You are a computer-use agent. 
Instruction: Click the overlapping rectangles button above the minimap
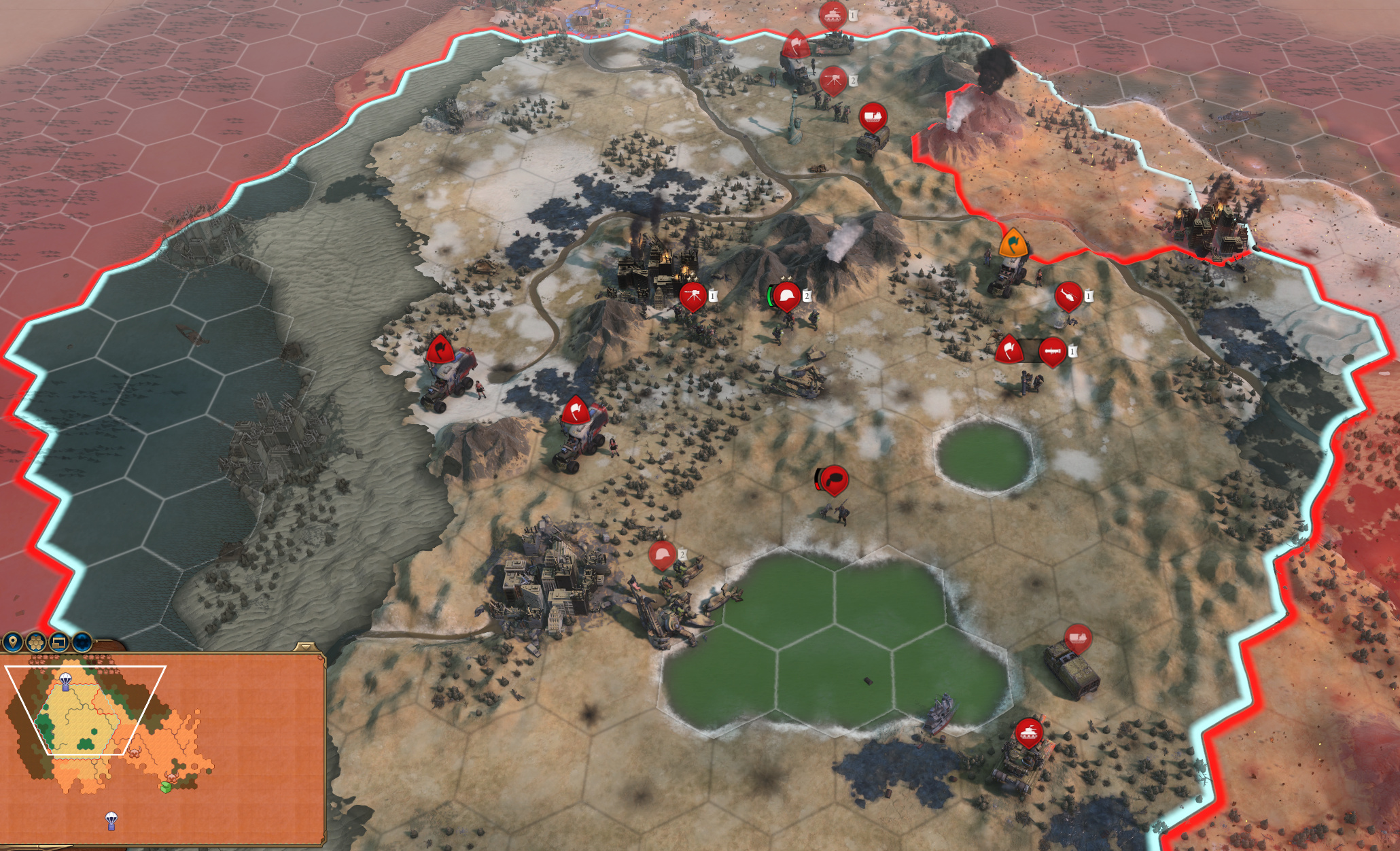[59, 641]
